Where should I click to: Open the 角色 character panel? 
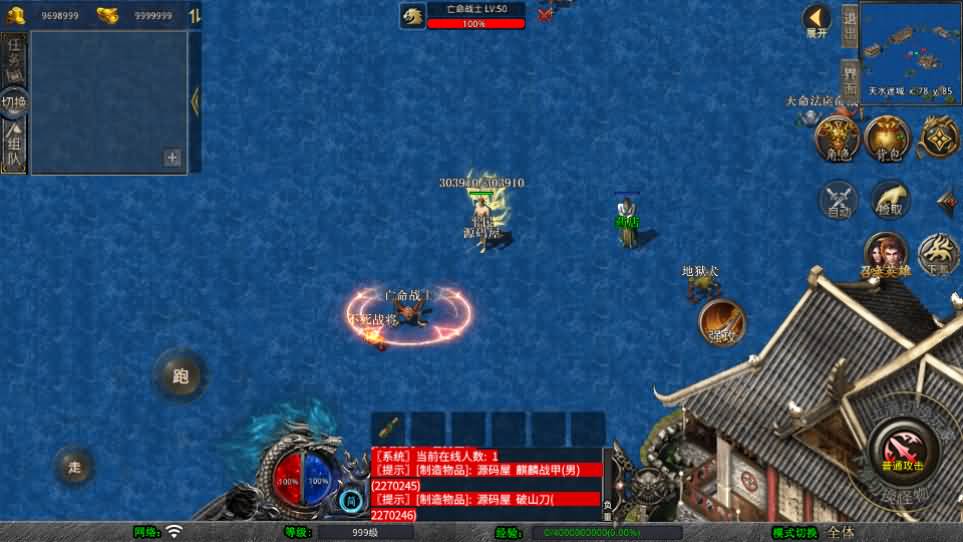[837, 137]
